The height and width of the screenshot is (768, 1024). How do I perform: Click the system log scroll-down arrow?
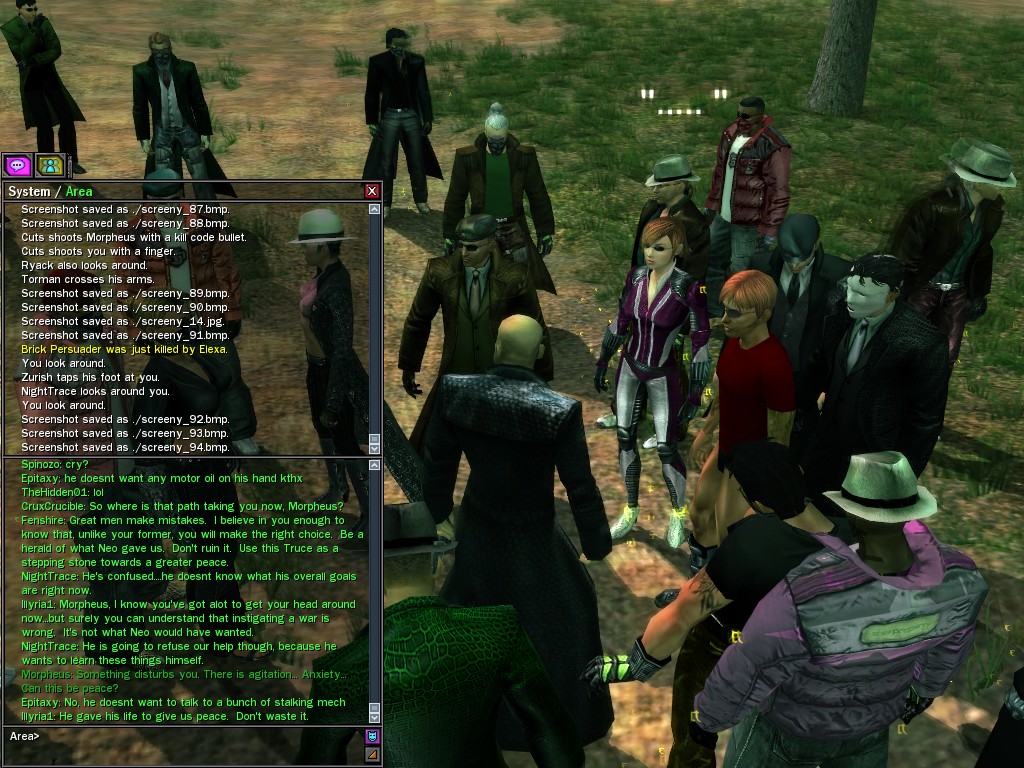pyautogui.click(x=375, y=449)
